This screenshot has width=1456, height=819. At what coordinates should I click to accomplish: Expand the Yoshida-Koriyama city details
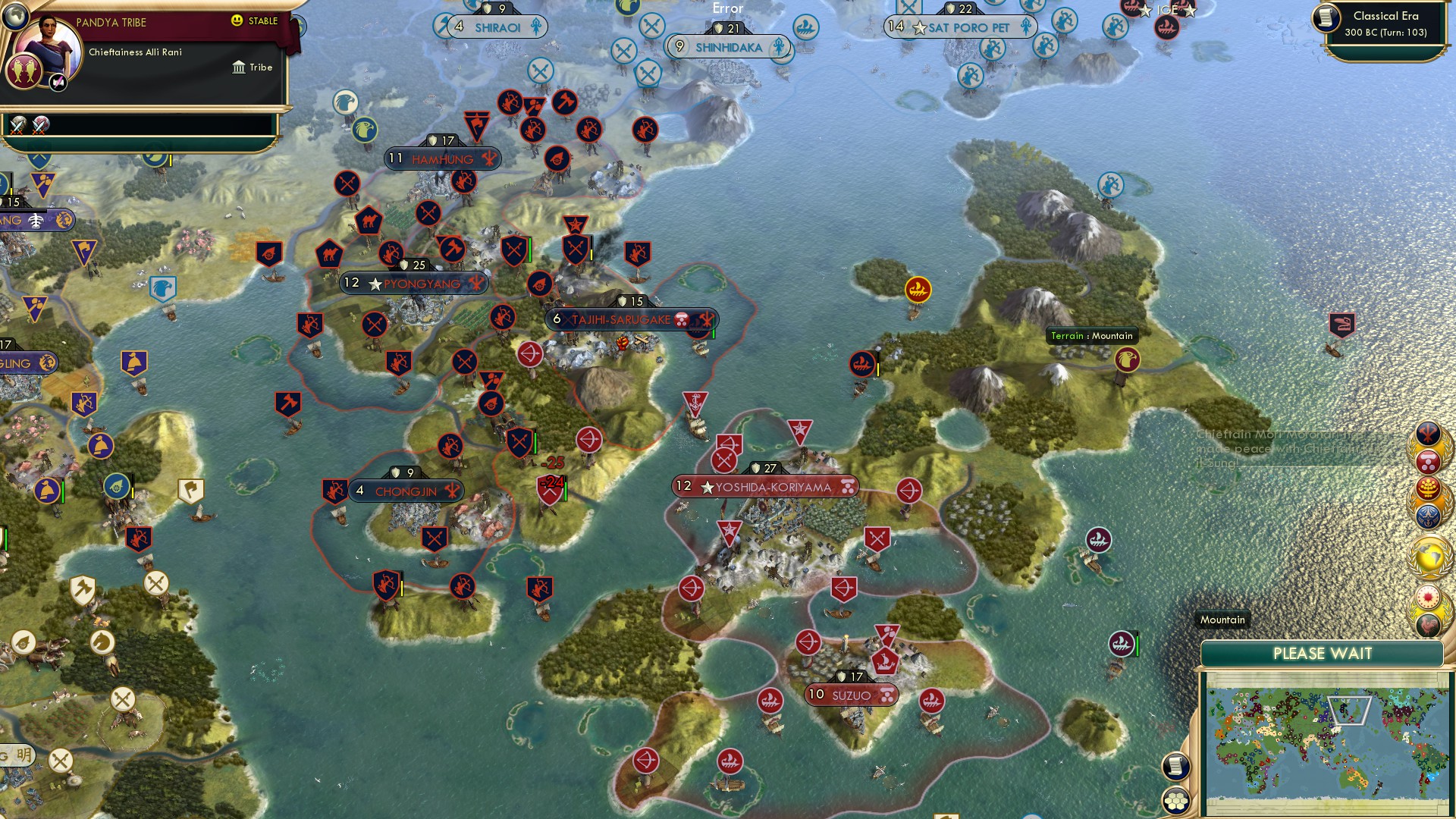pyautogui.click(x=767, y=488)
